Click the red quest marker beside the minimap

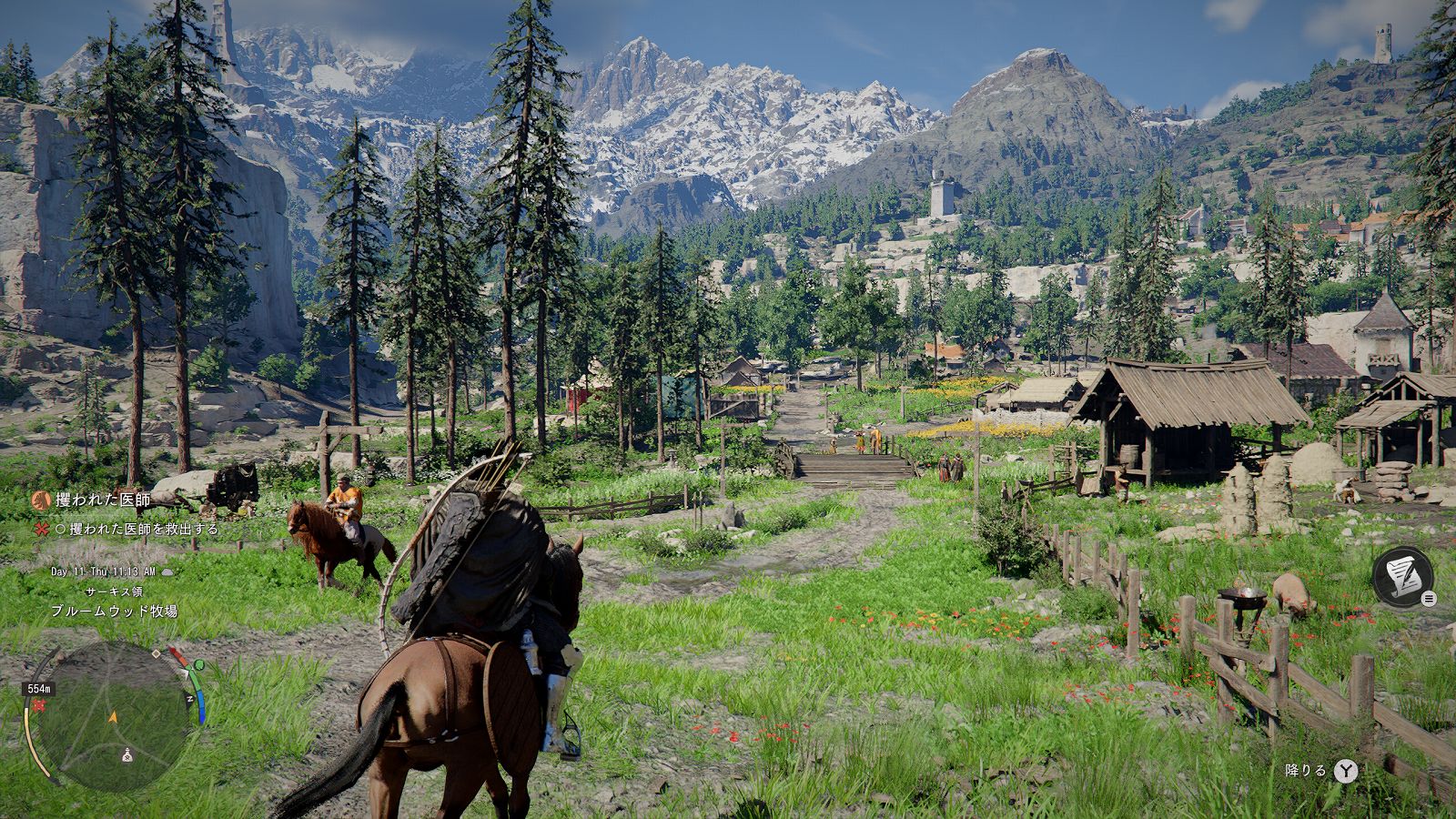tap(39, 706)
